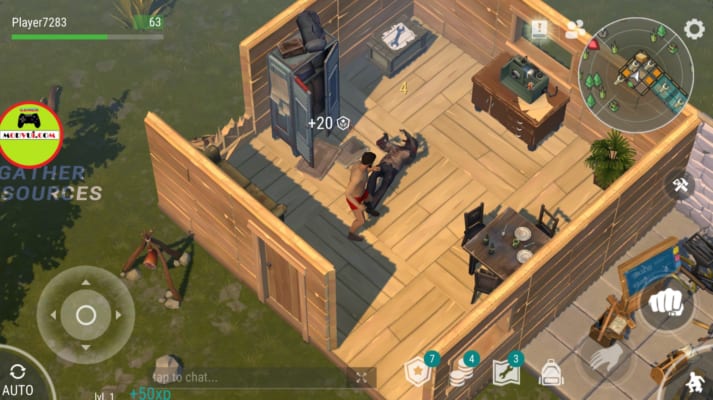Open the blueprint map with wrench icon

[x=507, y=372]
